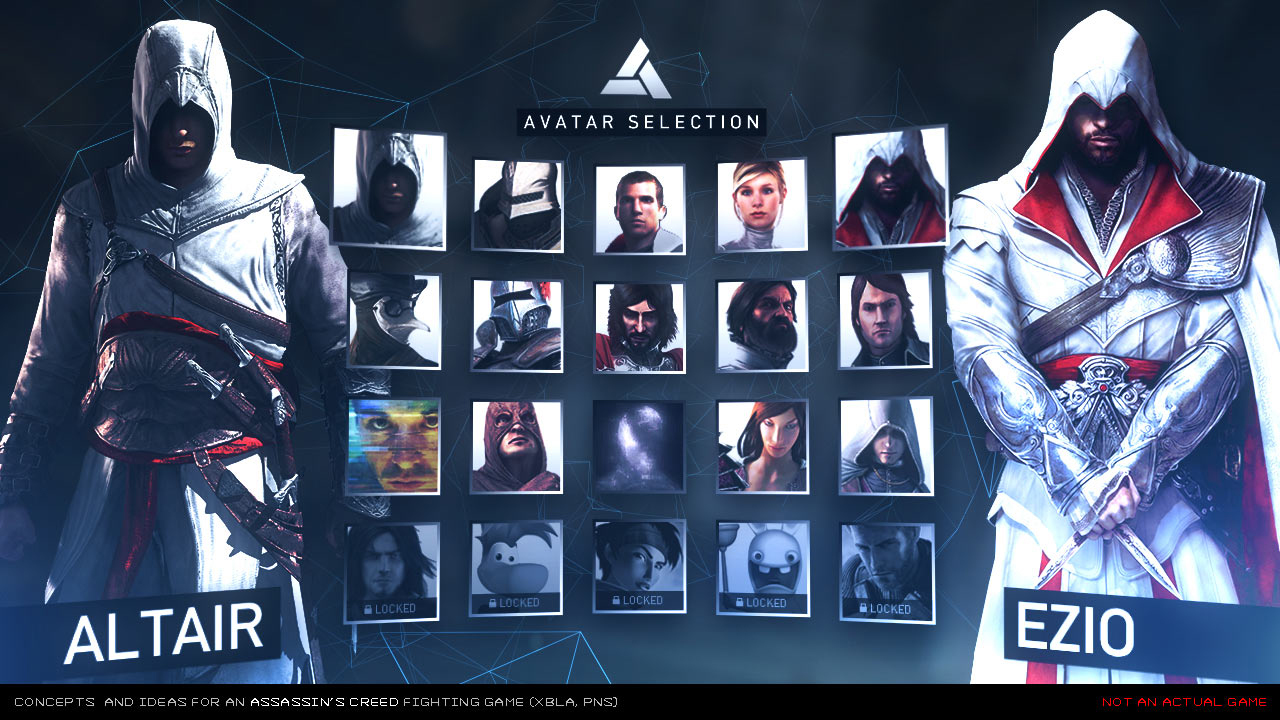Select the red-hooded masked figure avatar

point(516,446)
